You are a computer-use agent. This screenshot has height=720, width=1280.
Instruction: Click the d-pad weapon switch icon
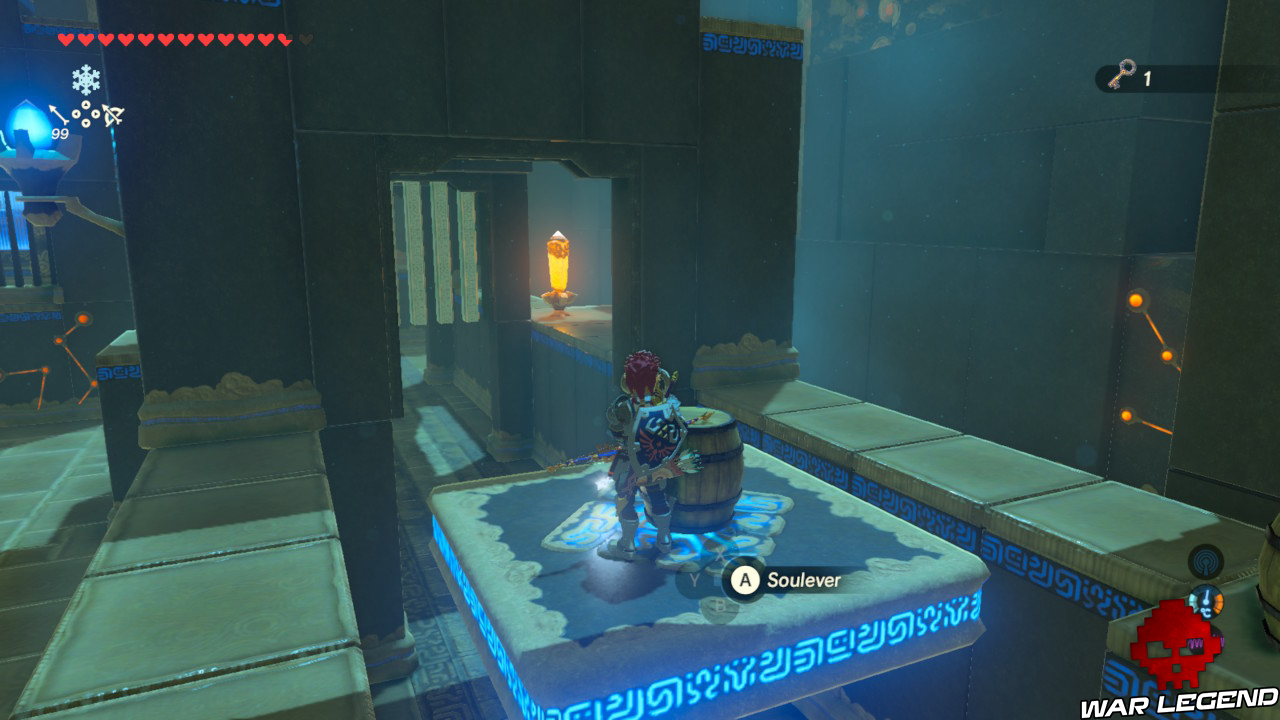86,113
